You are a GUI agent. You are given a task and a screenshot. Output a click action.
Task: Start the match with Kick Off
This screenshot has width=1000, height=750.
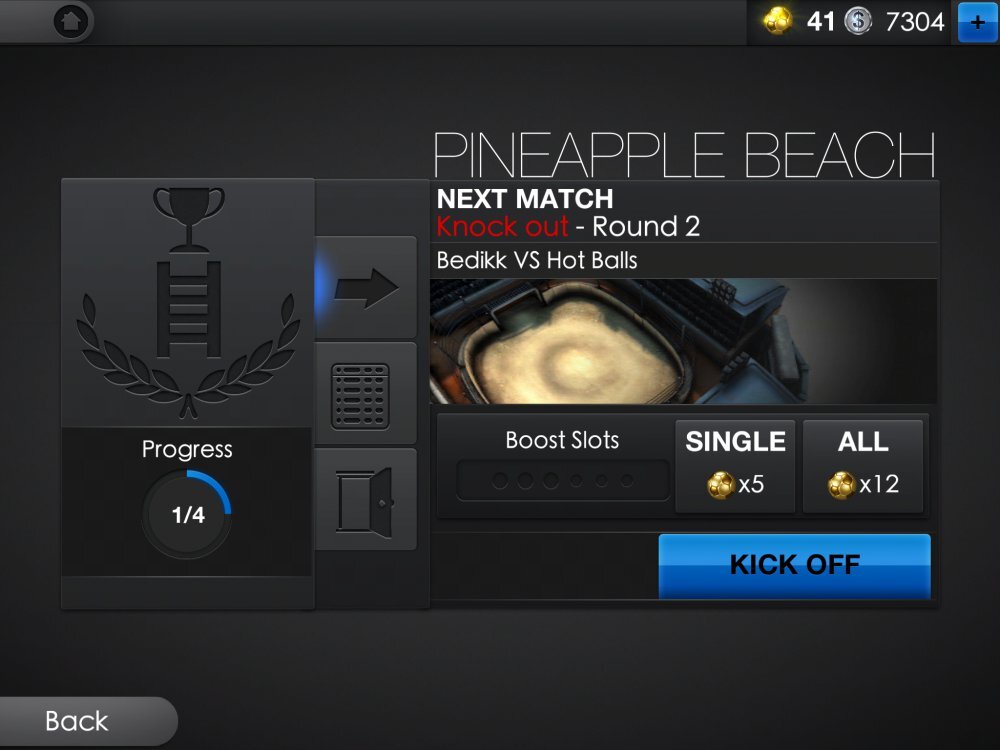click(x=794, y=565)
